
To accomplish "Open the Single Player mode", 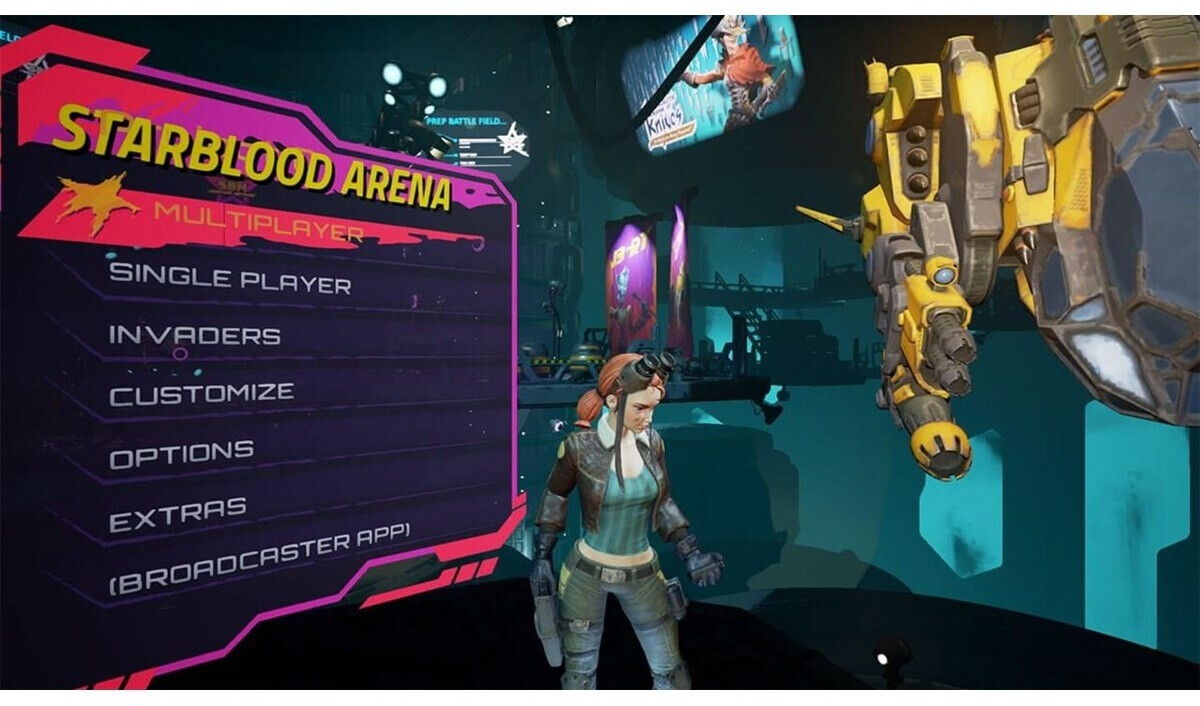I will tap(230, 277).
